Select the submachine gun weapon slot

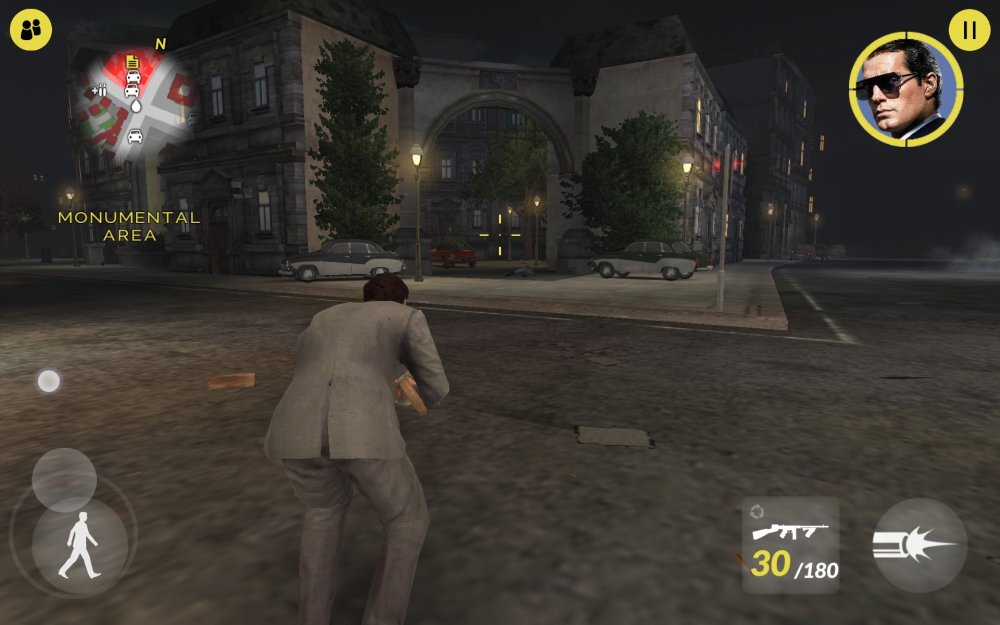click(791, 546)
